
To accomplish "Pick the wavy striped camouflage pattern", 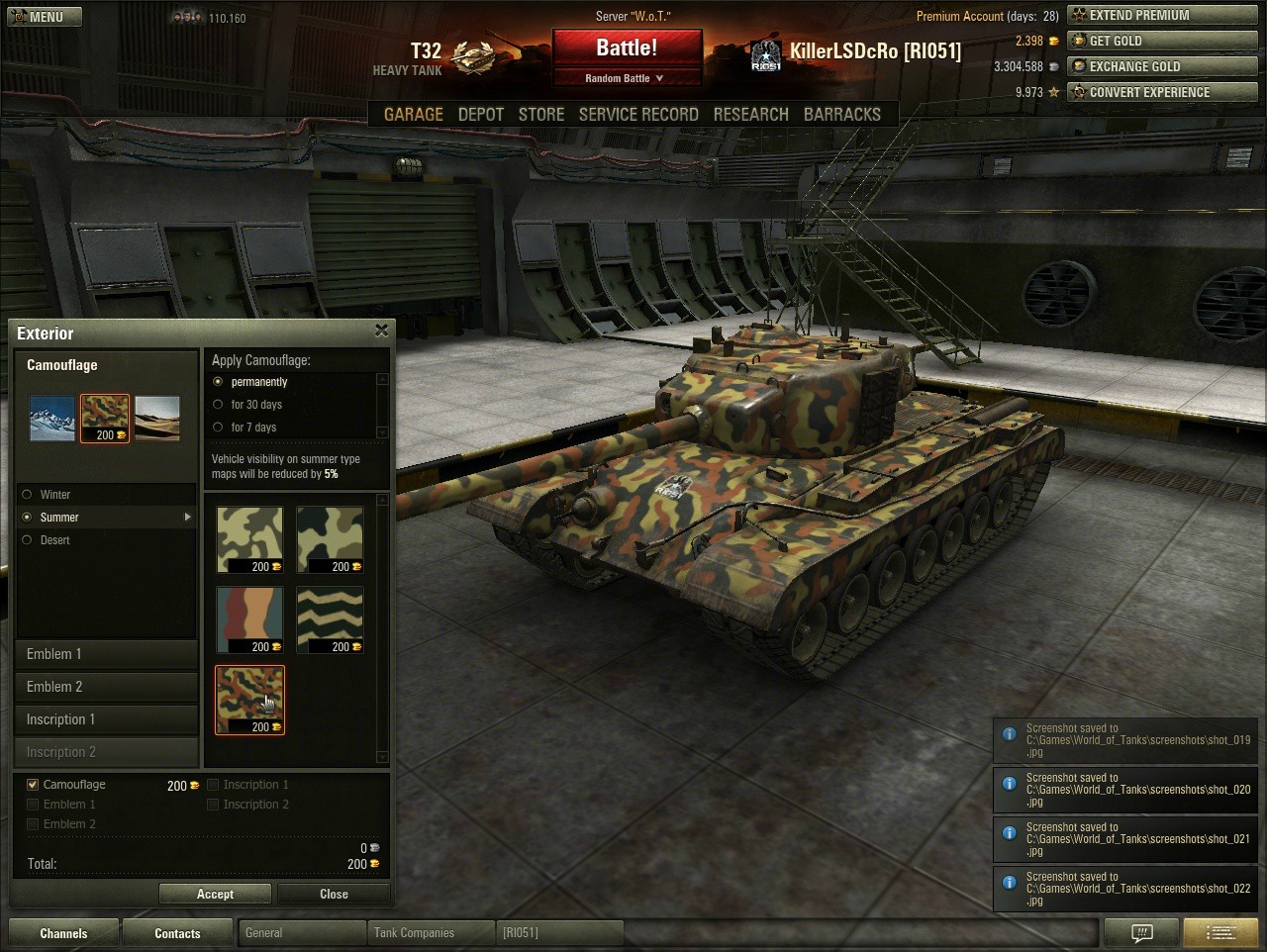I will point(330,619).
